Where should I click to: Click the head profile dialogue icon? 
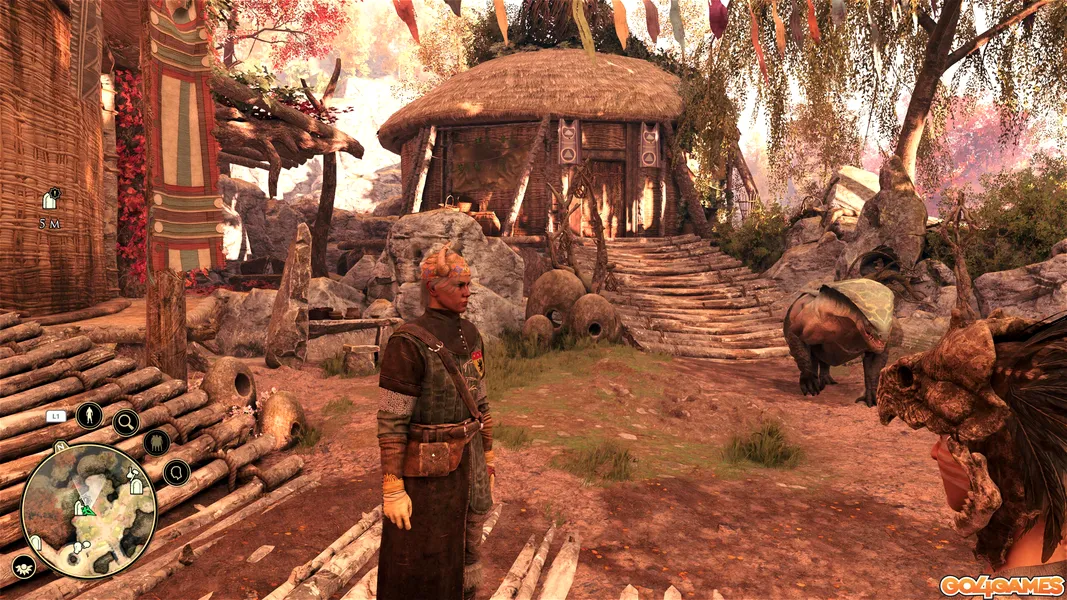176,472
